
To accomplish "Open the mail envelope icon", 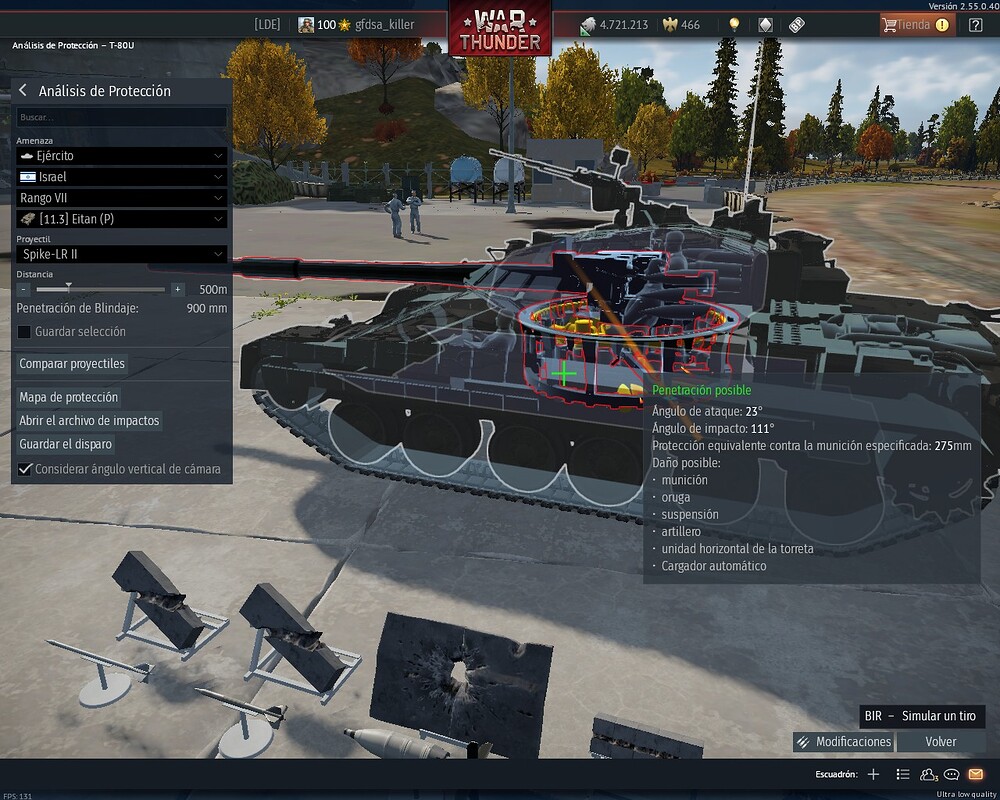I will click(x=976, y=774).
